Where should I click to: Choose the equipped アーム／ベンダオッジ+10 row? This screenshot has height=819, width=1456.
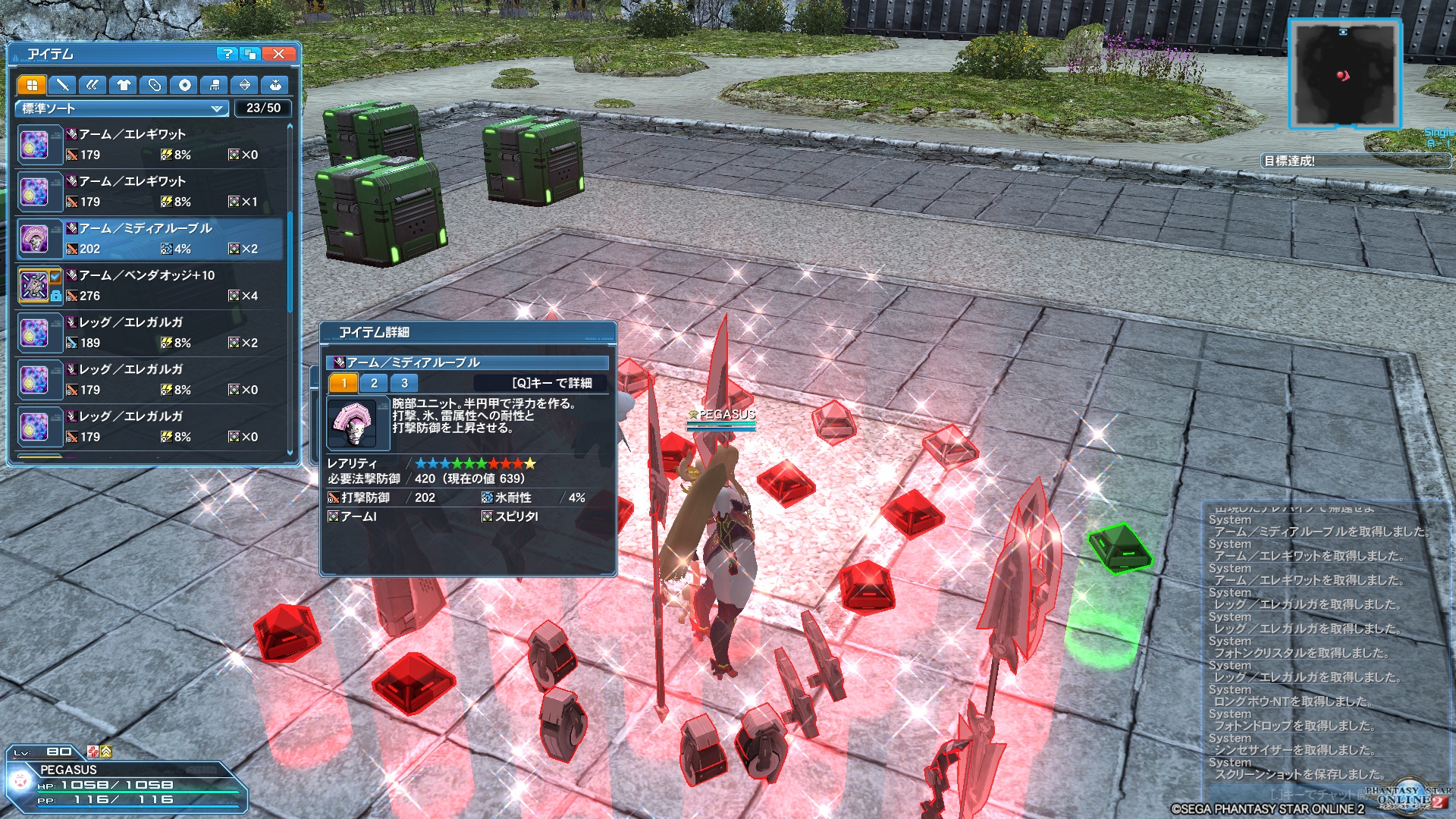point(150,285)
